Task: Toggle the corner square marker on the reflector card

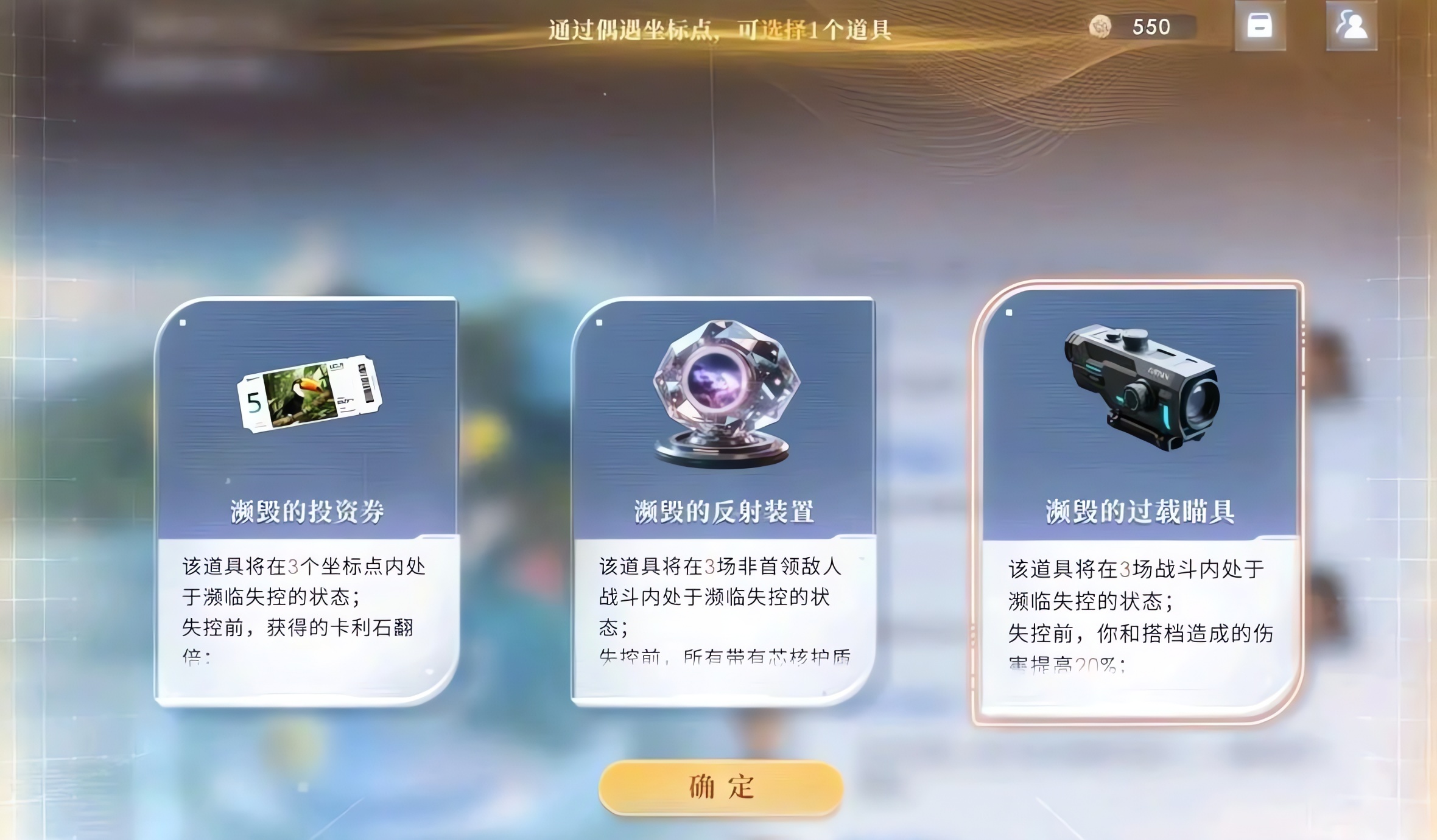Action: tap(599, 324)
